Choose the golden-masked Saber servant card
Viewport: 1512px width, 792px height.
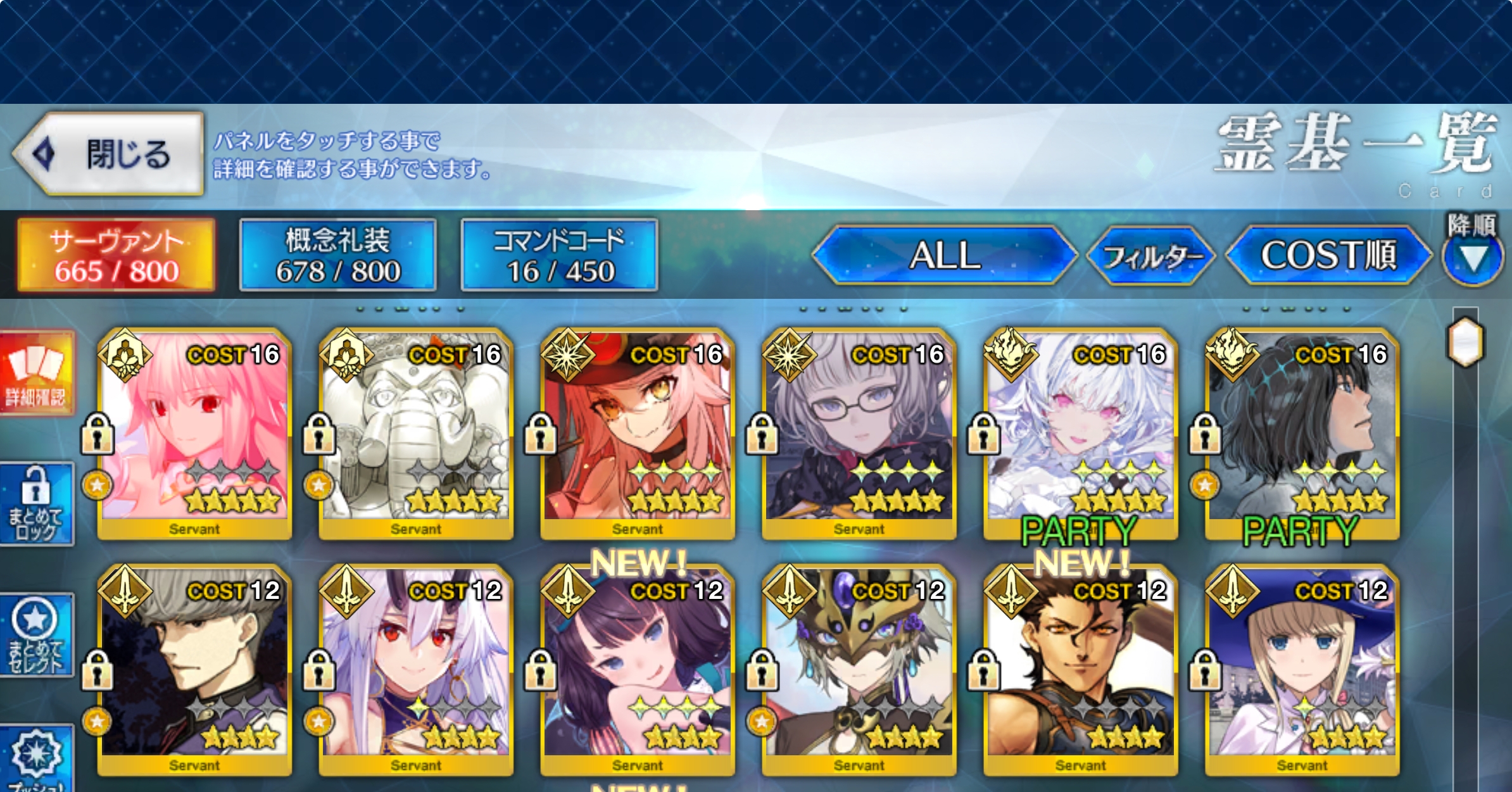click(859, 670)
